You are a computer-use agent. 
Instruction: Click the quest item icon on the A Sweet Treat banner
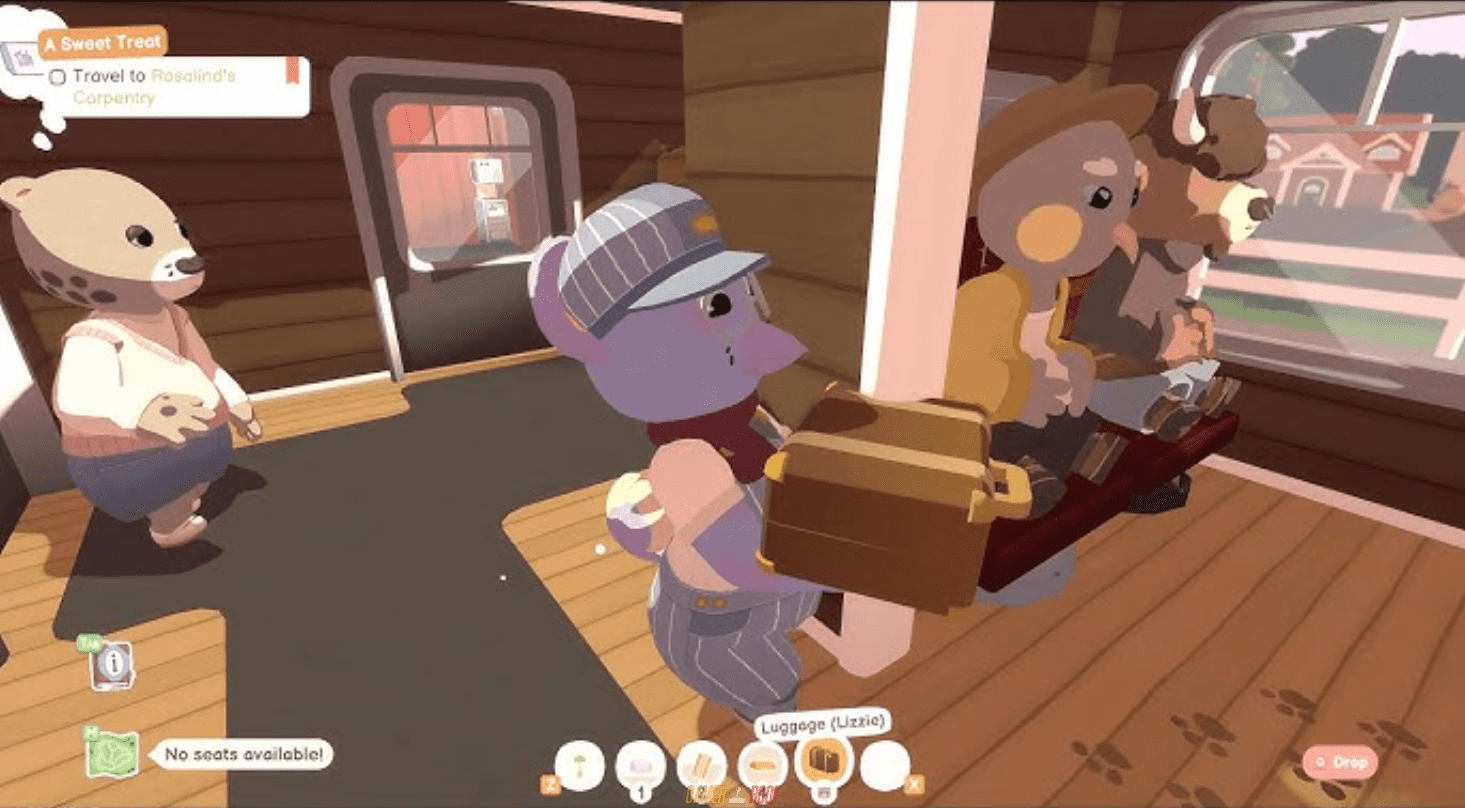click(x=20, y=57)
